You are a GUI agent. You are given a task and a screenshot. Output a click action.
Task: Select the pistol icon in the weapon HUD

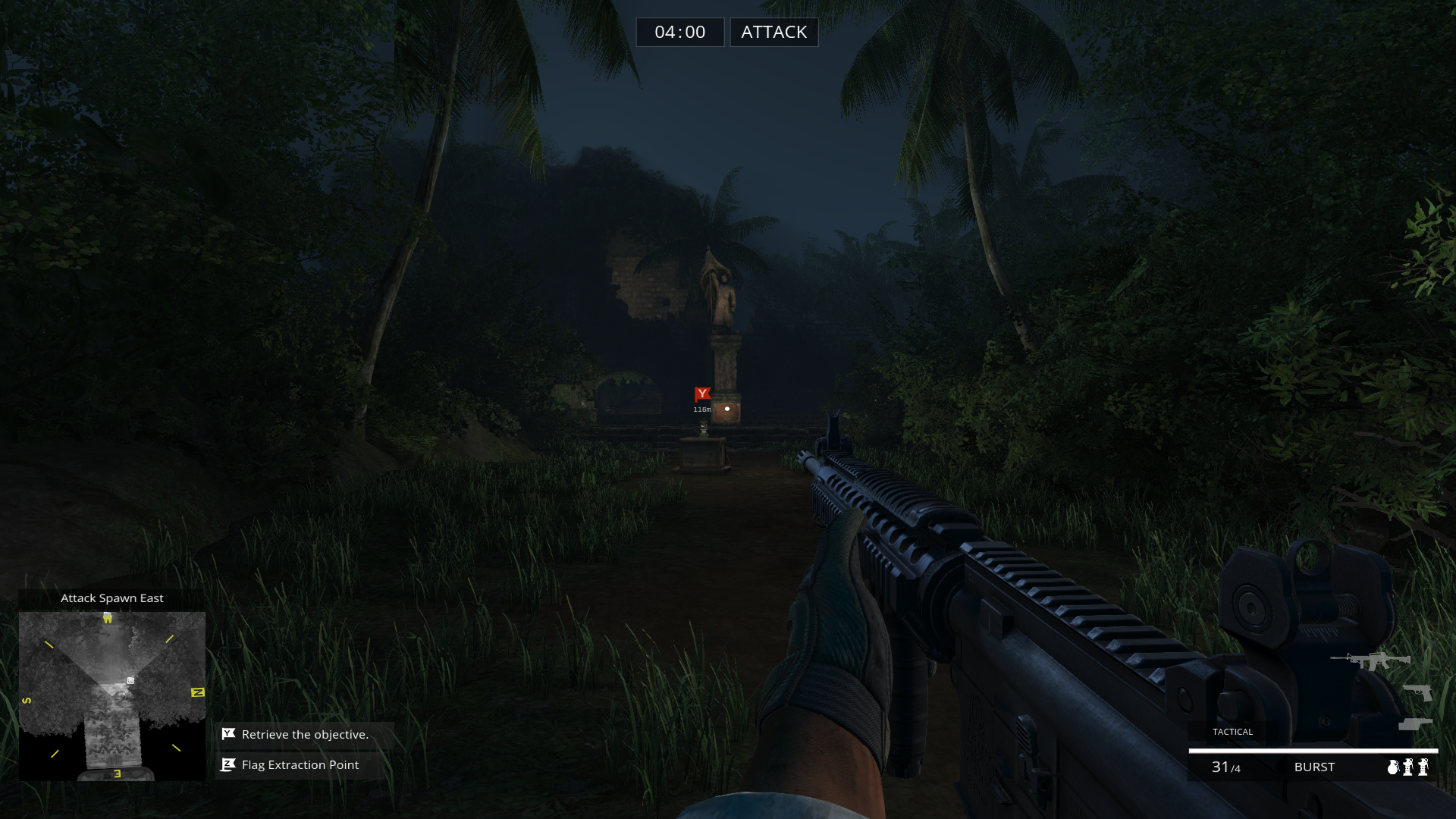click(x=1418, y=692)
